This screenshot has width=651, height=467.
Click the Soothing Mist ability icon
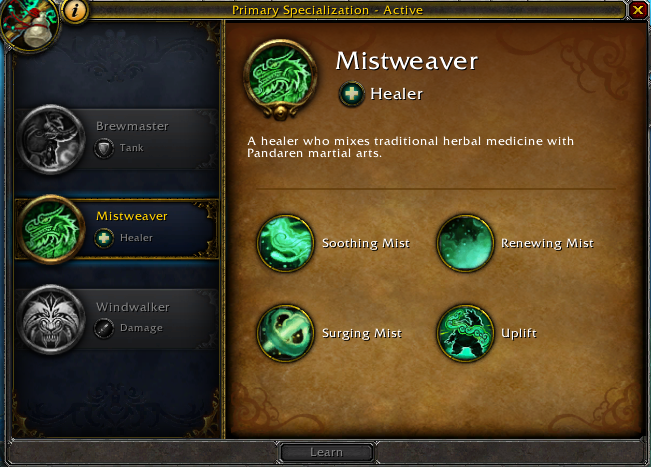pyautogui.click(x=285, y=243)
